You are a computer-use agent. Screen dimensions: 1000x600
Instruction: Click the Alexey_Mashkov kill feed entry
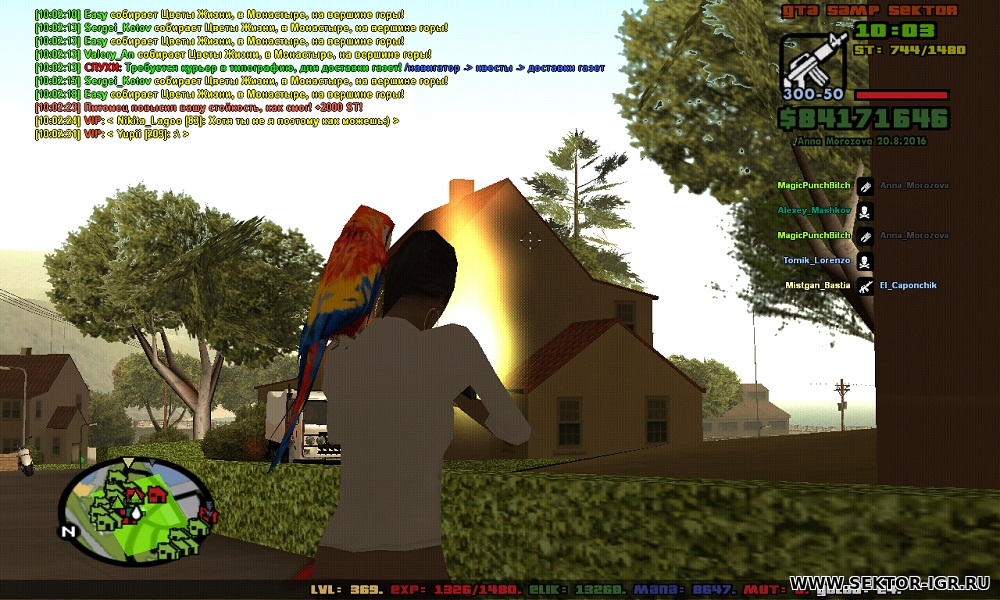coord(814,211)
